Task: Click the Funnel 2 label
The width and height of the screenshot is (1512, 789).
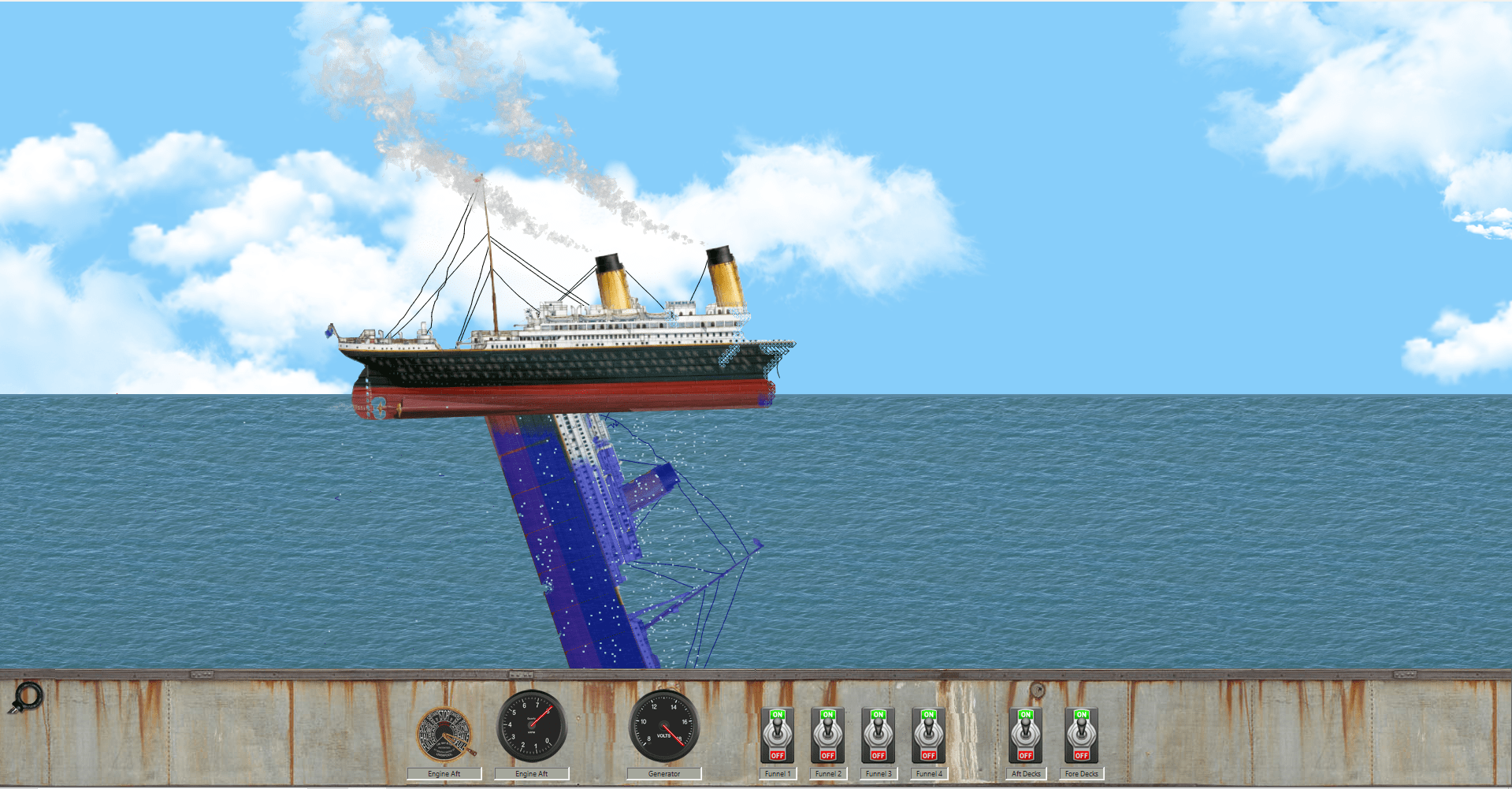Action: coord(828,773)
